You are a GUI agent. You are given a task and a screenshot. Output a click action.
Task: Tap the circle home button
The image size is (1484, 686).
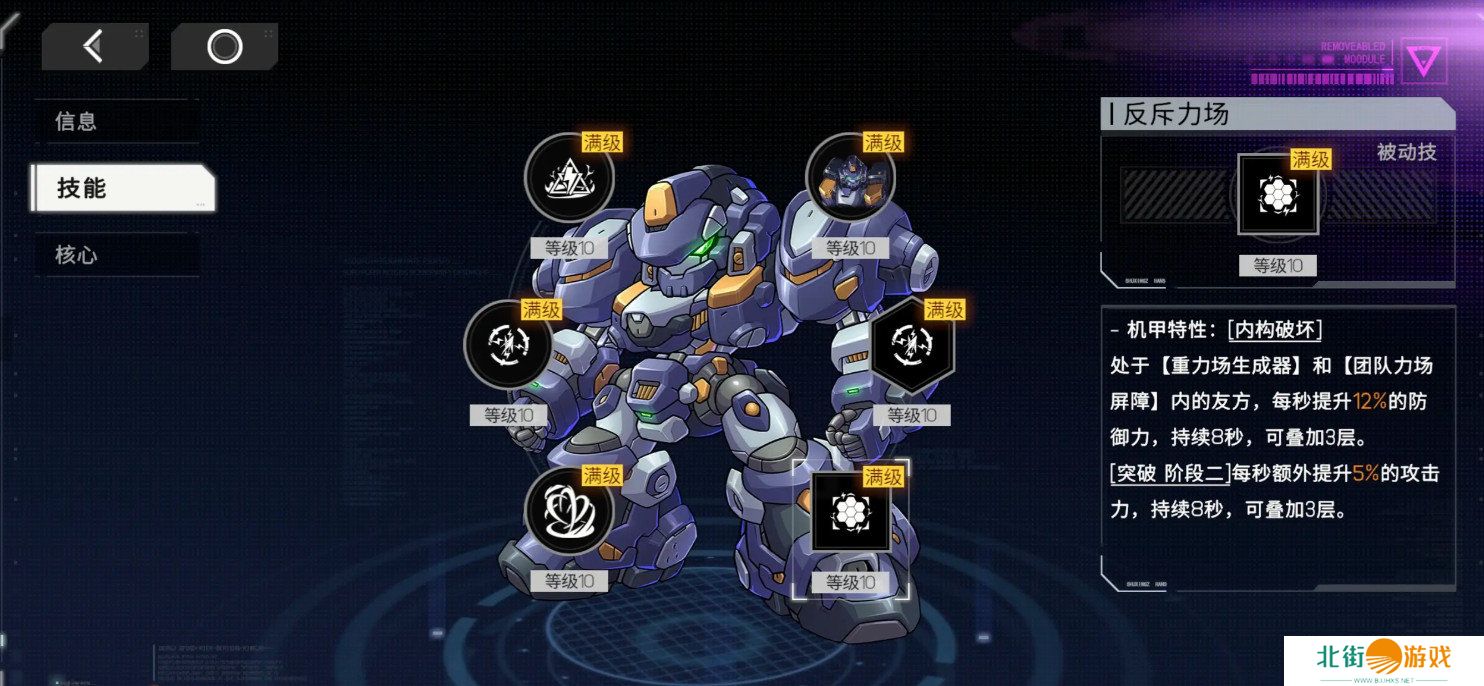[224, 46]
